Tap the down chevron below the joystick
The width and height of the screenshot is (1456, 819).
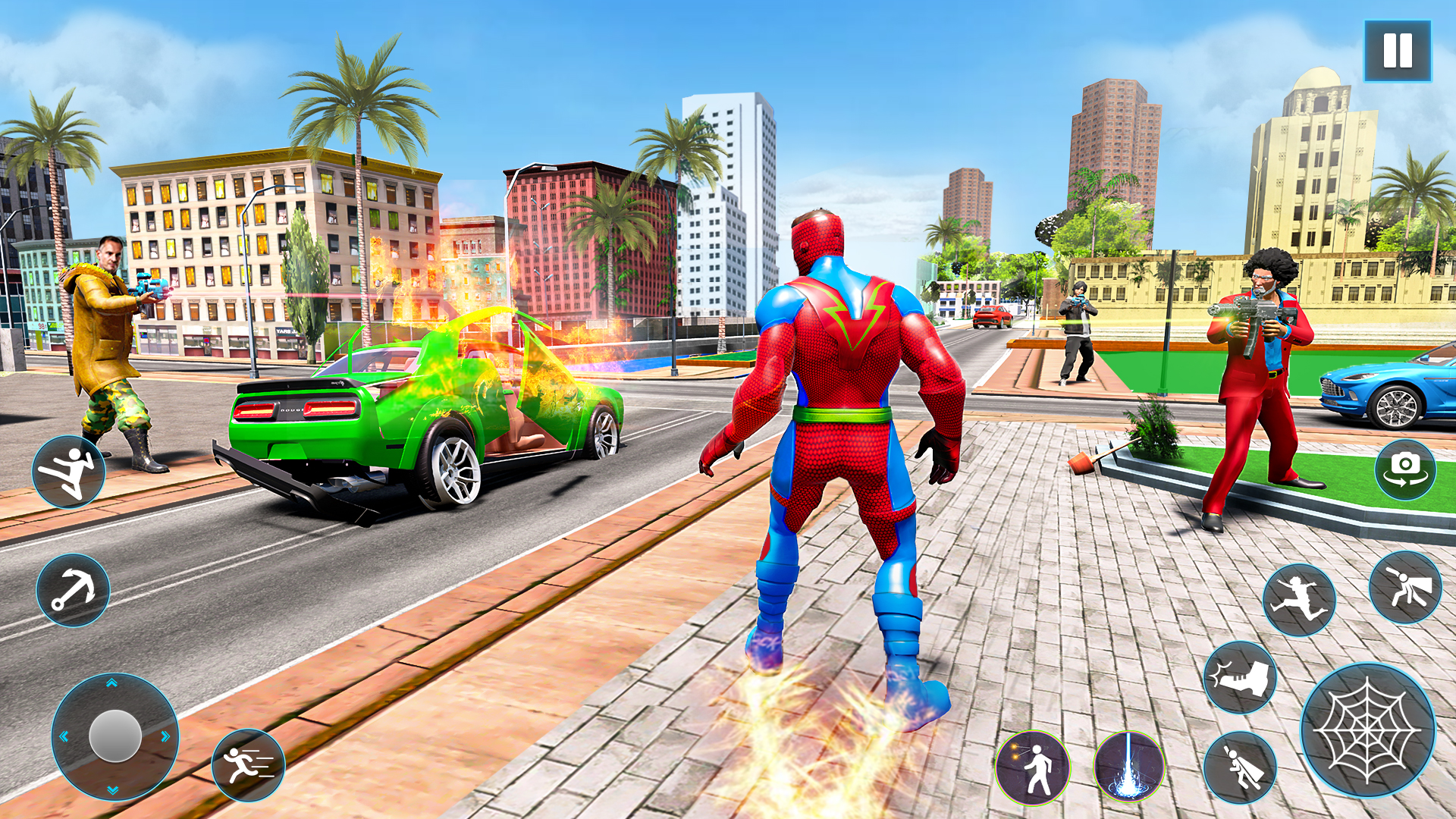[x=111, y=788]
